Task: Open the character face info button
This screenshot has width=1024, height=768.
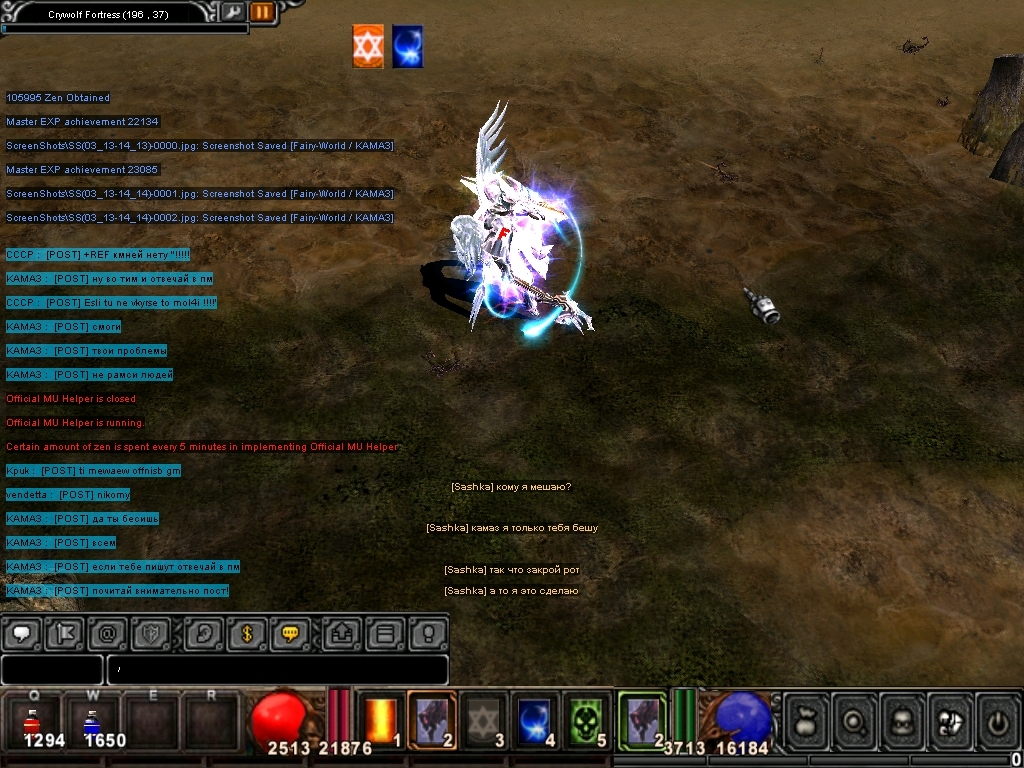Action: (x=903, y=720)
